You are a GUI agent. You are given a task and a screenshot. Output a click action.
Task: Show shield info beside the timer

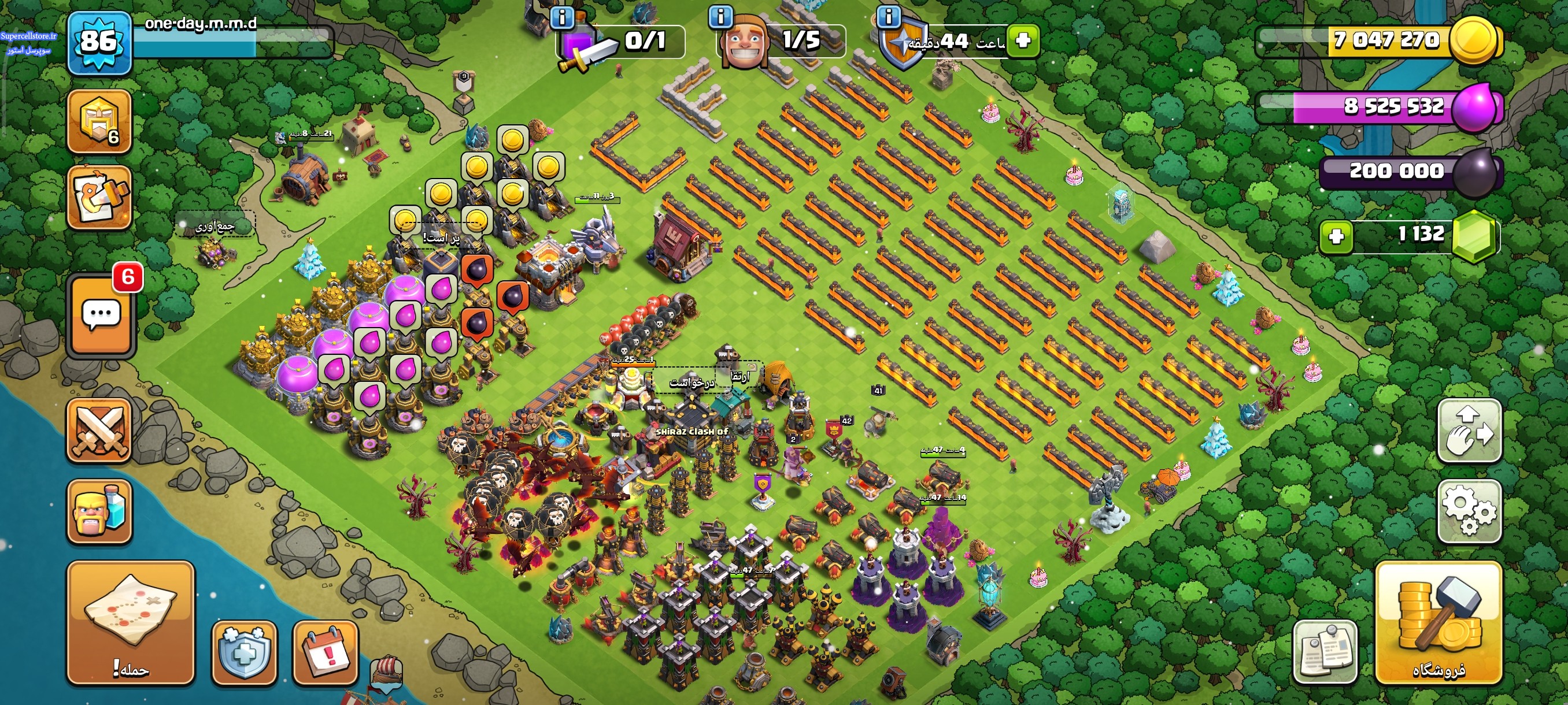889,17
